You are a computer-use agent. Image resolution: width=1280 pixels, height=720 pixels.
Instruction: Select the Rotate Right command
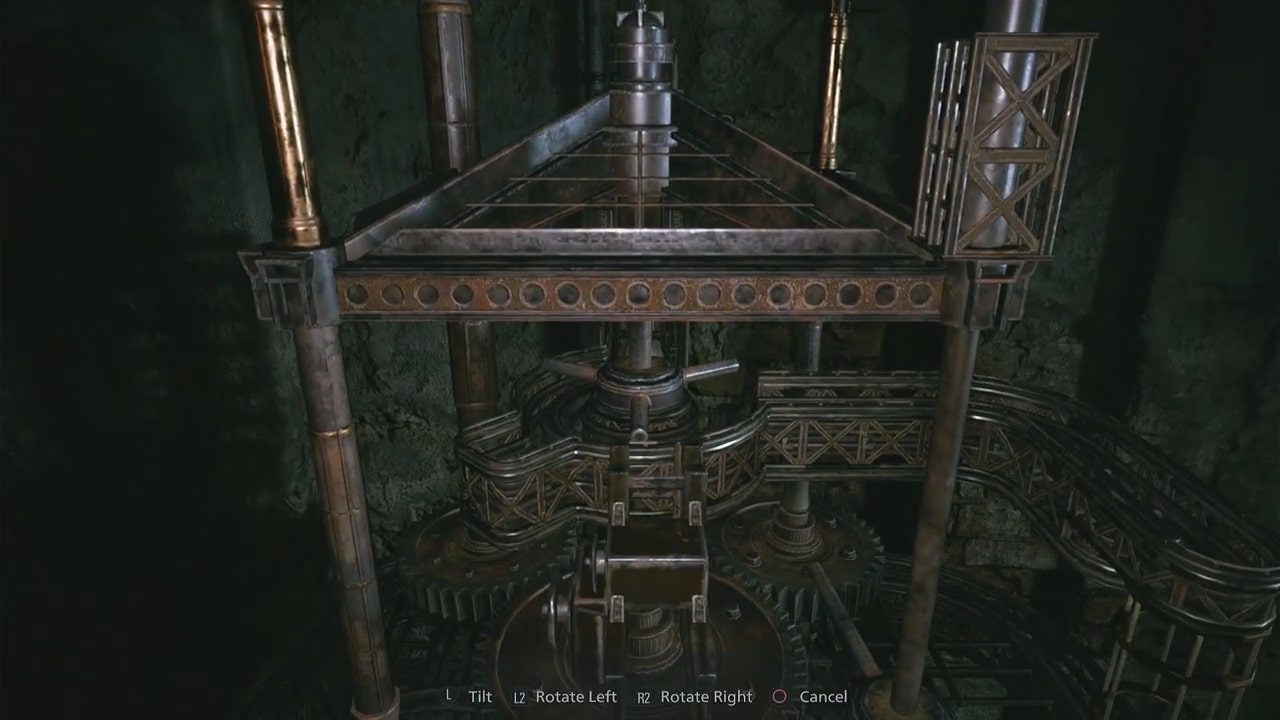pos(706,697)
